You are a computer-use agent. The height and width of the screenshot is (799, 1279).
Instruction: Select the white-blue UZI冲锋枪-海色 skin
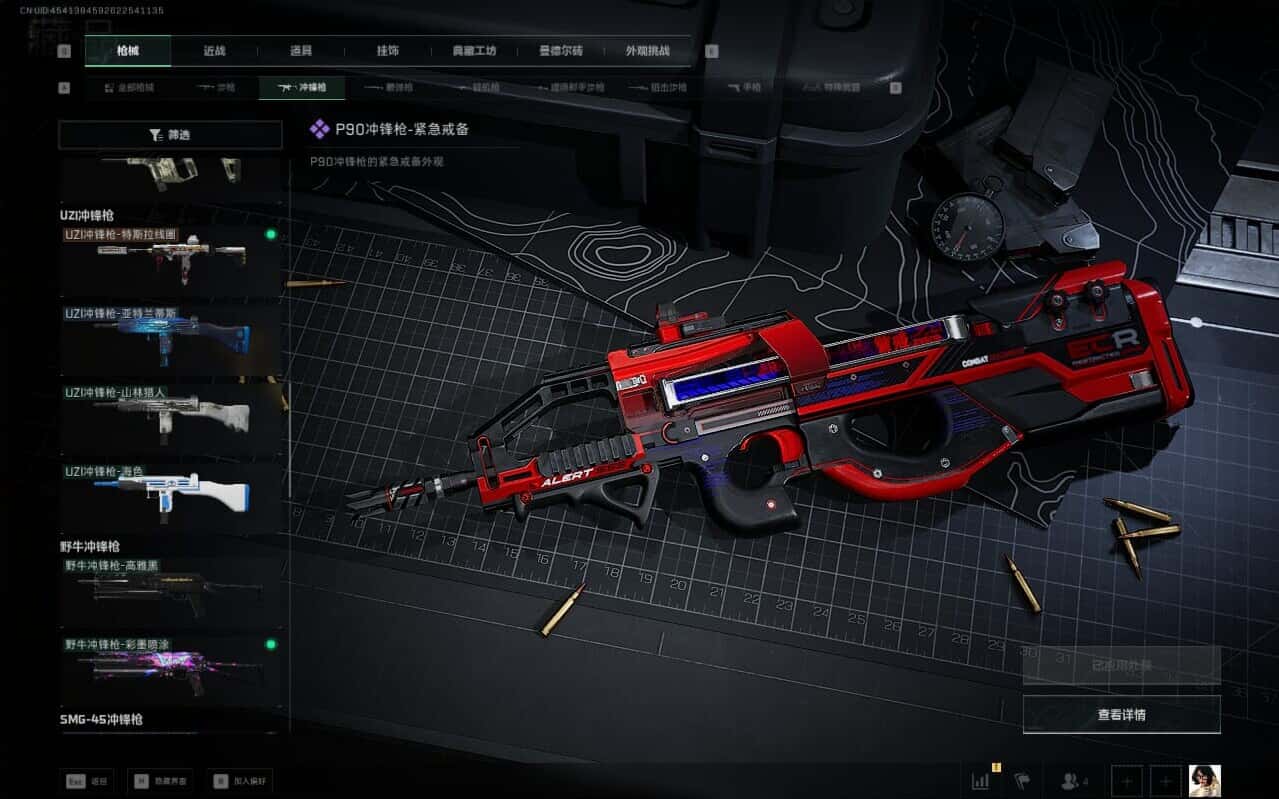(170, 495)
